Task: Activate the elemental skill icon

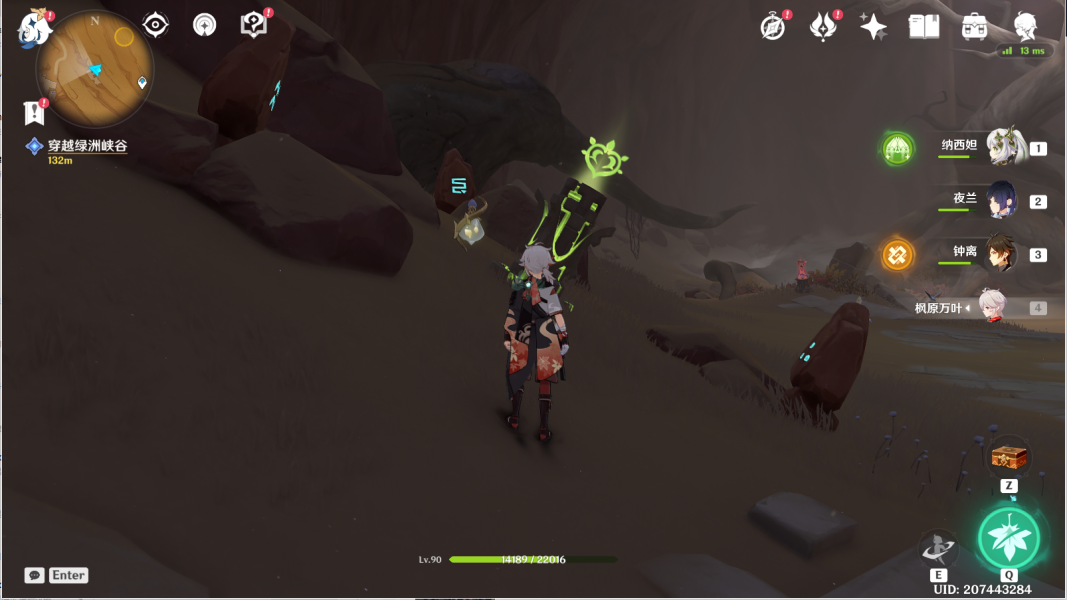Action: 938,548
